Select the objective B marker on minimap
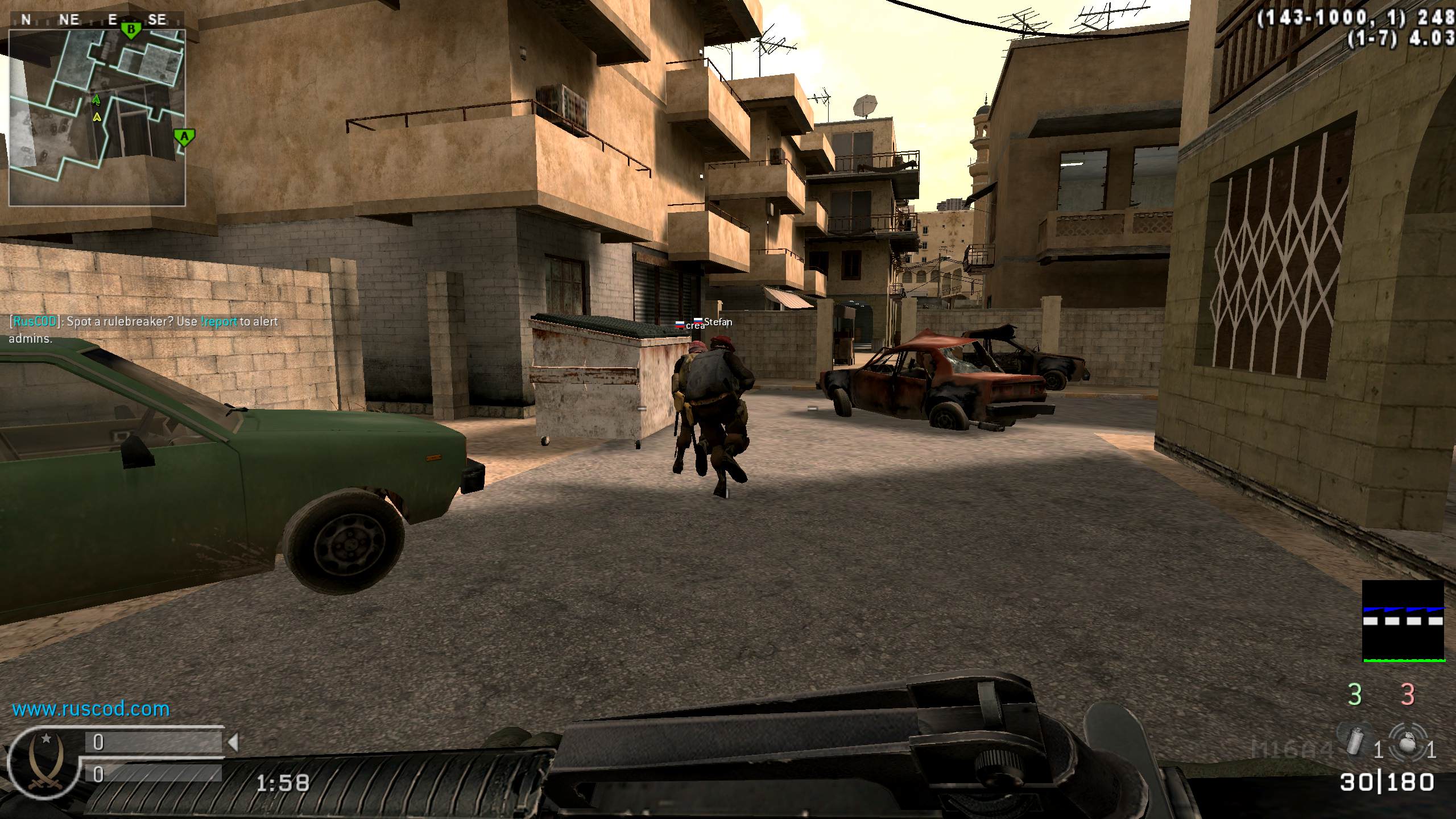 coord(131,30)
